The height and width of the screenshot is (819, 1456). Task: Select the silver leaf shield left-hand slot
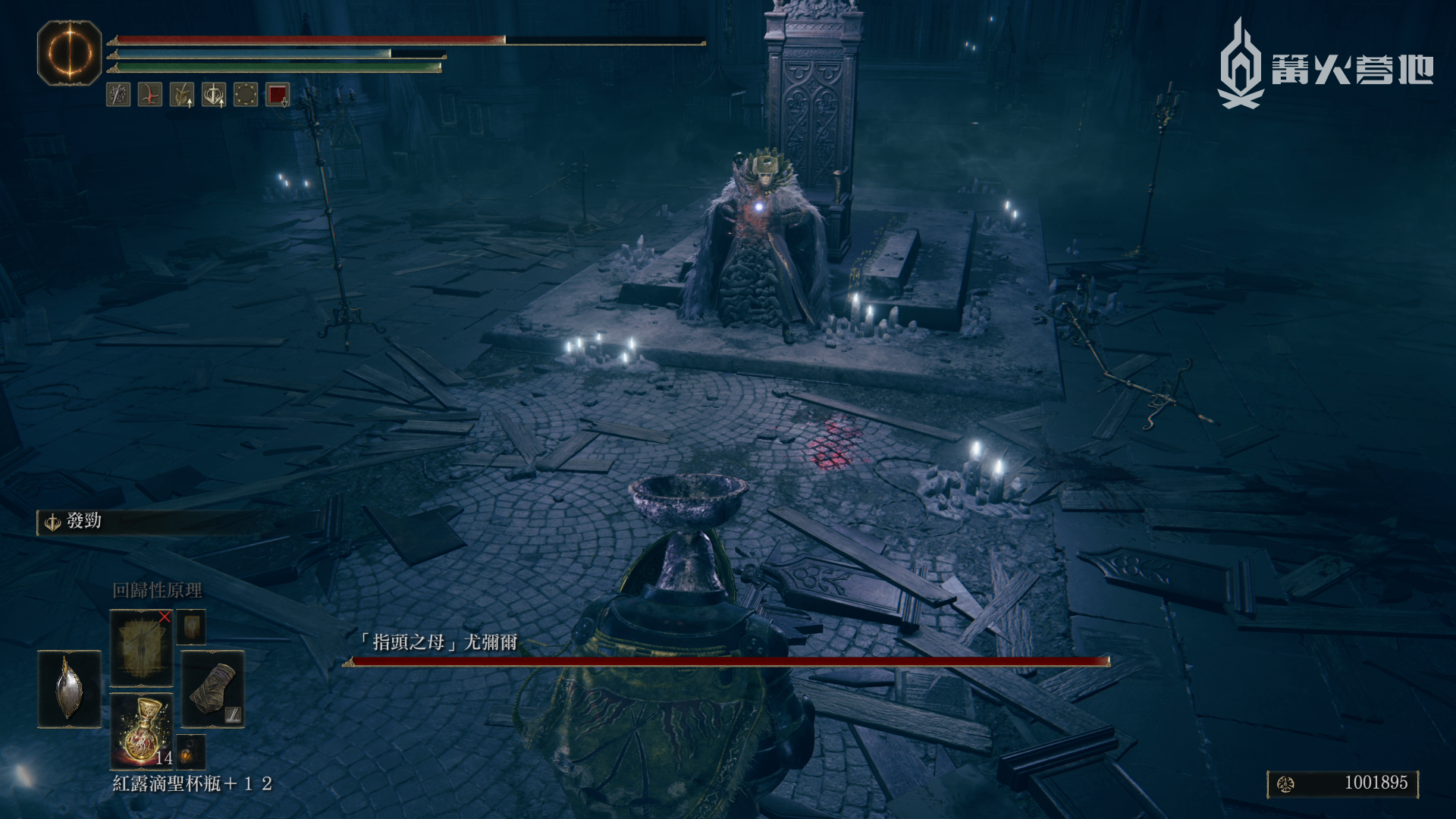tap(69, 689)
